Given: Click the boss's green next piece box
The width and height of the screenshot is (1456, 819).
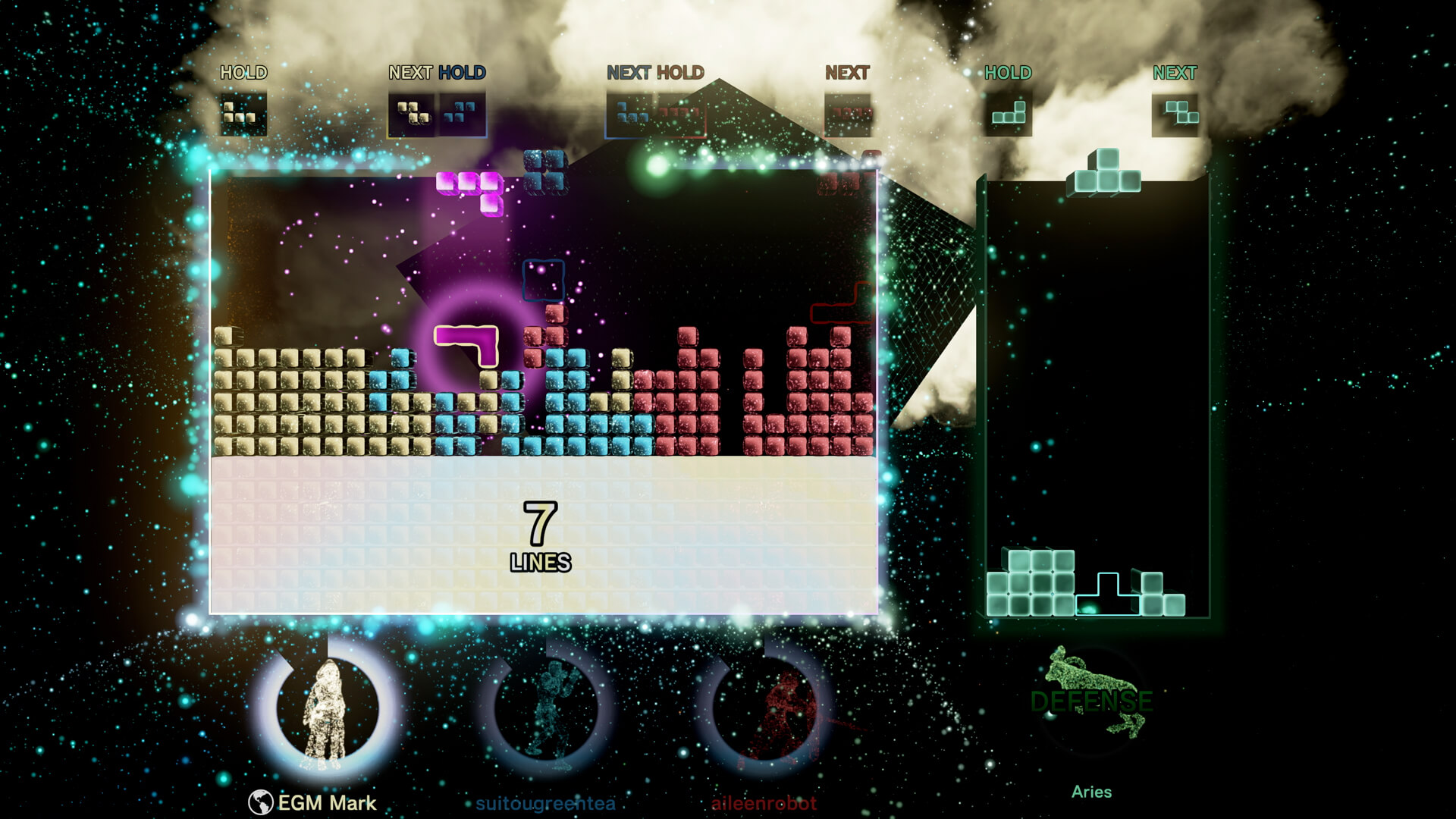Looking at the screenshot, I should click(1175, 115).
